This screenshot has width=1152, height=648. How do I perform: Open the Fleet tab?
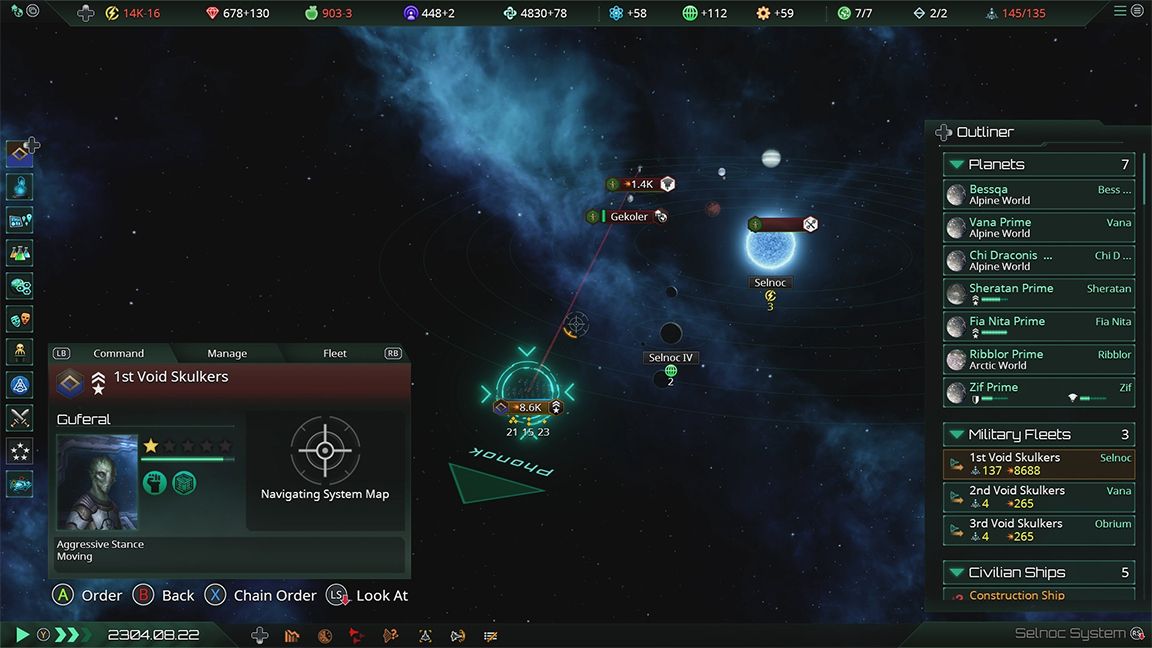(335, 353)
